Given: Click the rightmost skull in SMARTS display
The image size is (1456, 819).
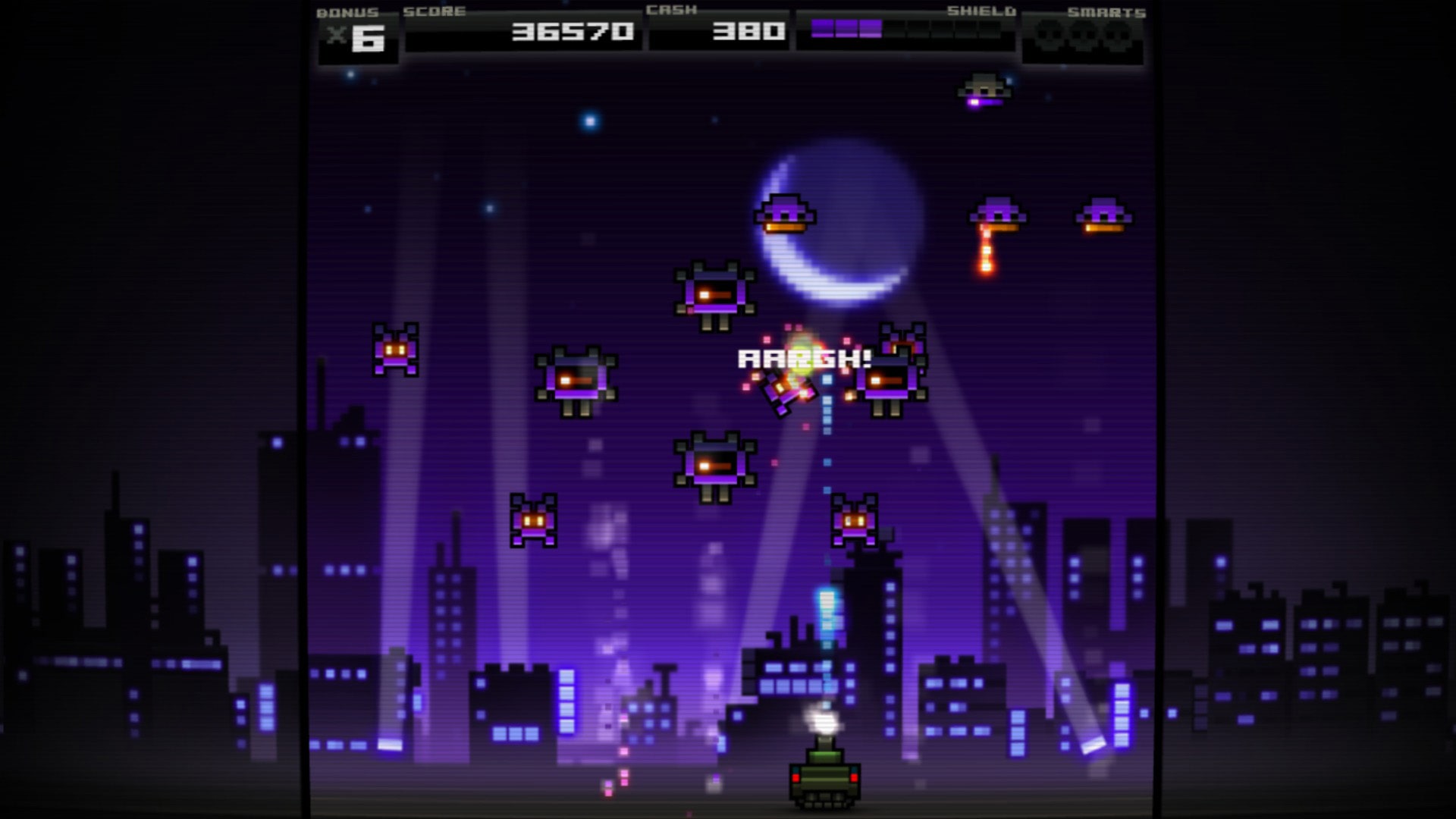Looking at the screenshot, I should point(1116,33).
